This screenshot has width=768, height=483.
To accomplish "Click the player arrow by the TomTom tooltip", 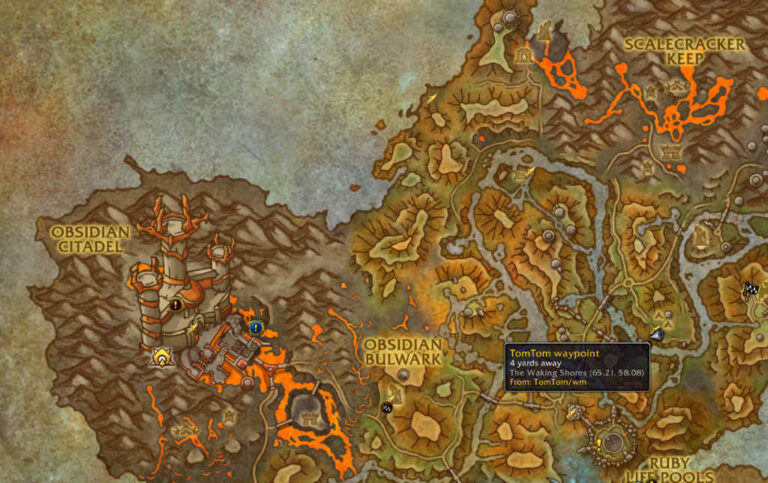I will (656, 335).
